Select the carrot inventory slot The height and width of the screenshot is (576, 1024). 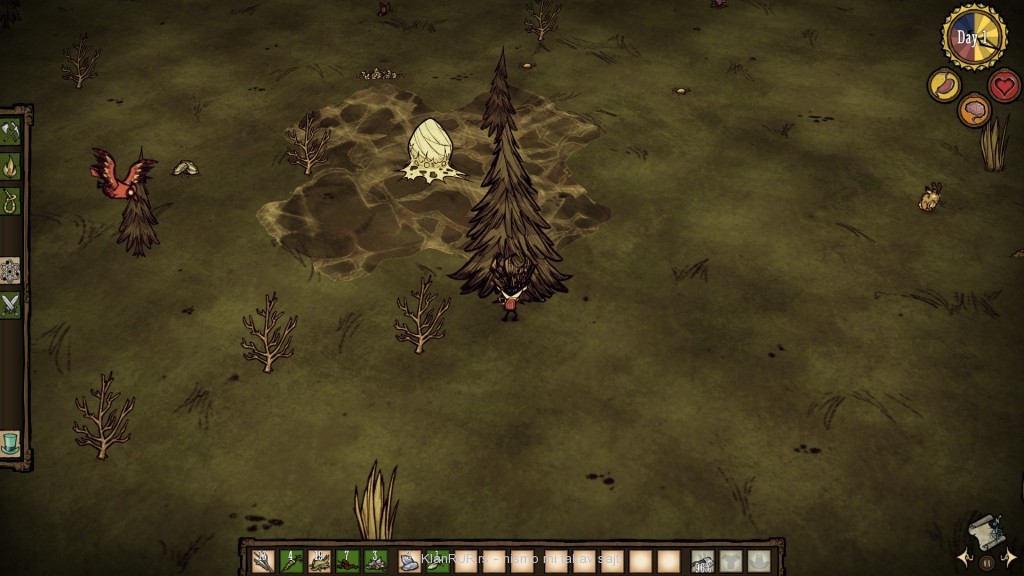coord(291,561)
